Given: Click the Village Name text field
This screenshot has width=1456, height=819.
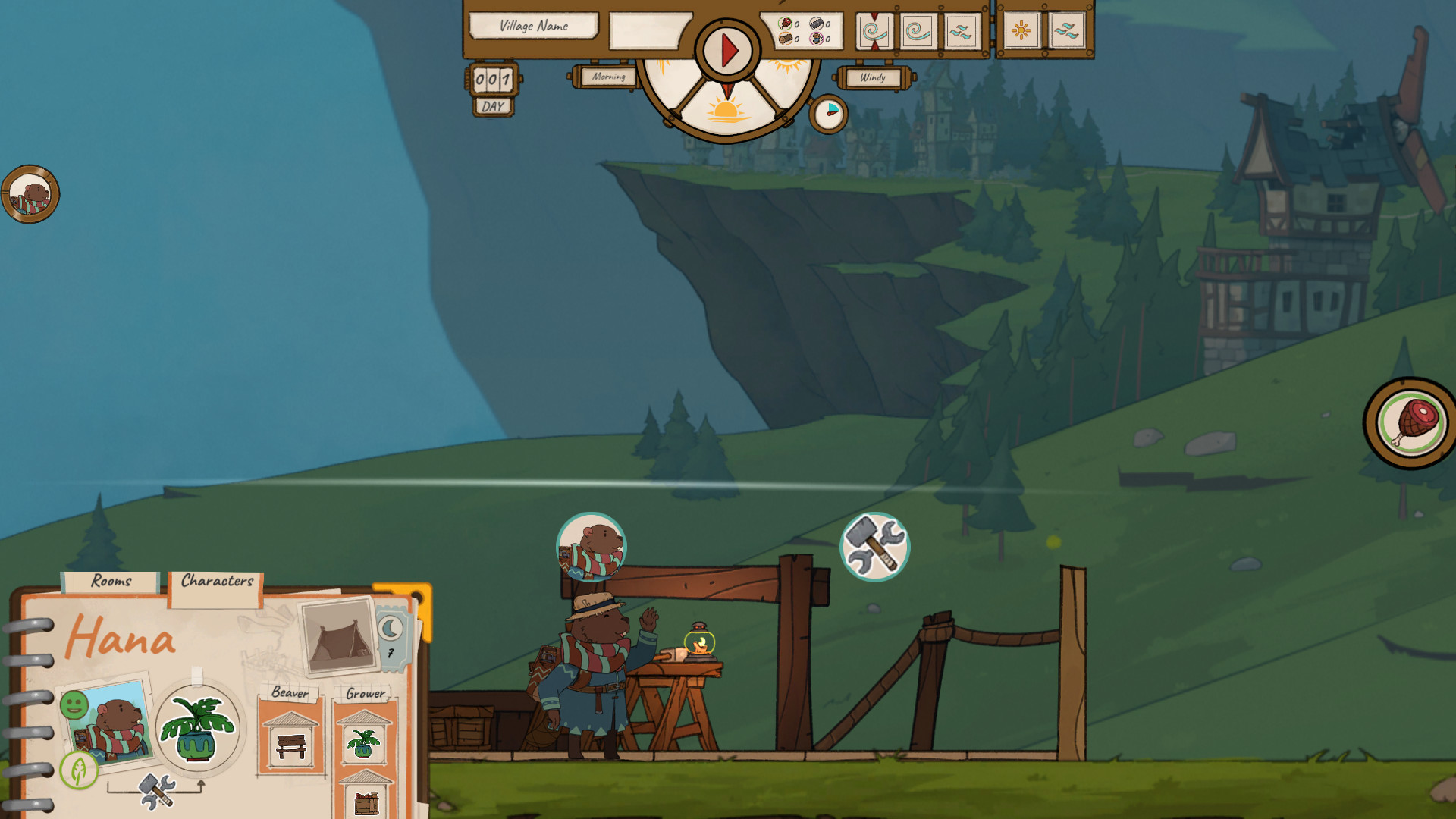Looking at the screenshot, I should coord(533,27).
